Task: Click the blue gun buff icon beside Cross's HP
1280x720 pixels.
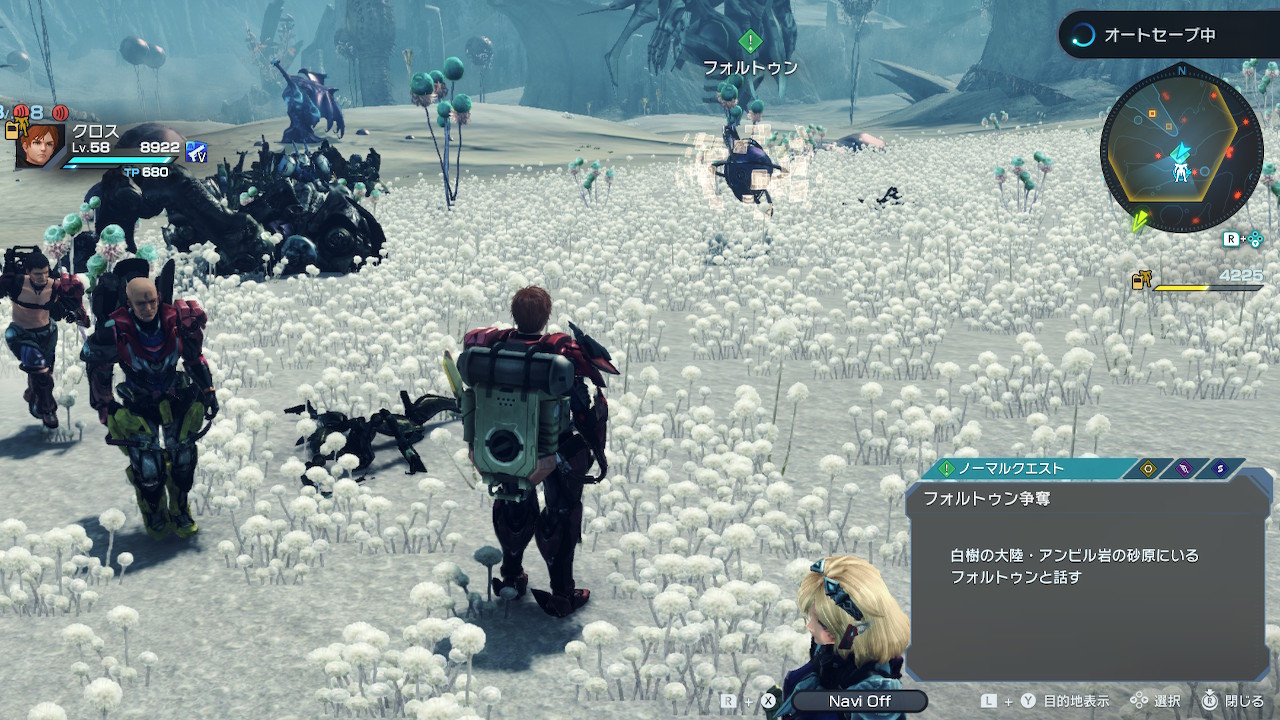Action: pyautogui.click(x=196, y=151)
